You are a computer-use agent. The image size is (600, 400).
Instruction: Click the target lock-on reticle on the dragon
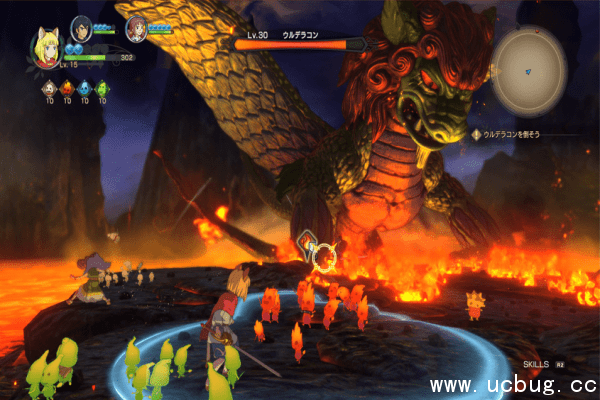coord(323,258)
